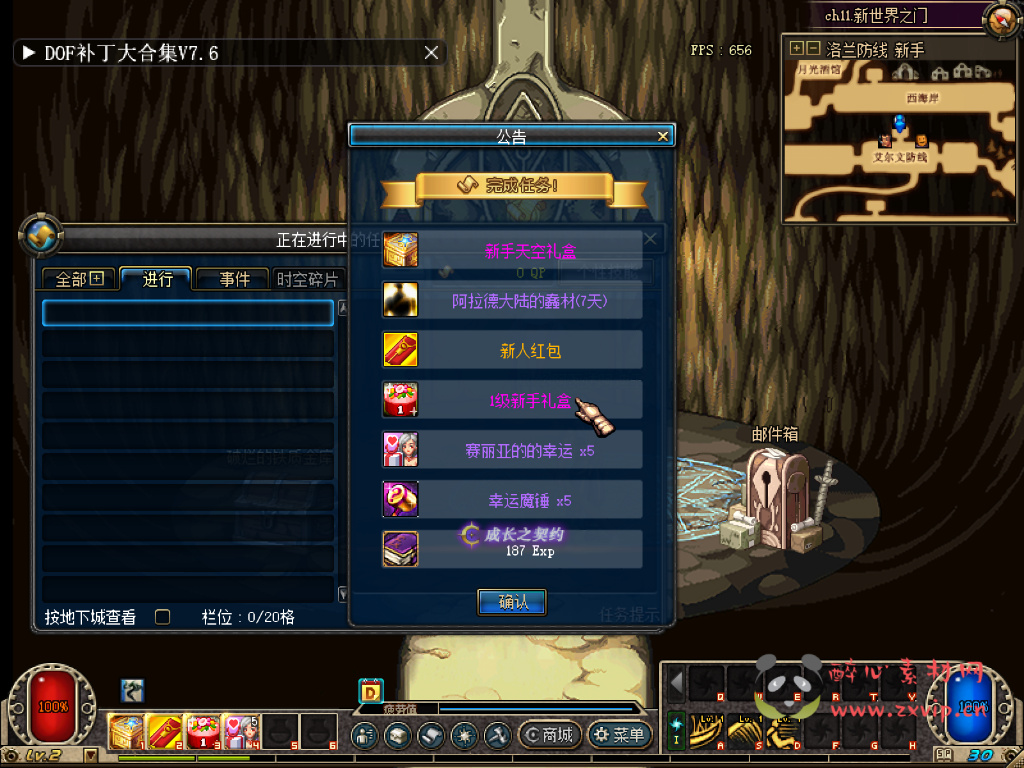
Task: Select the 赛丽亚的的幸运 x5 reward row
Action: pos(512,450)
